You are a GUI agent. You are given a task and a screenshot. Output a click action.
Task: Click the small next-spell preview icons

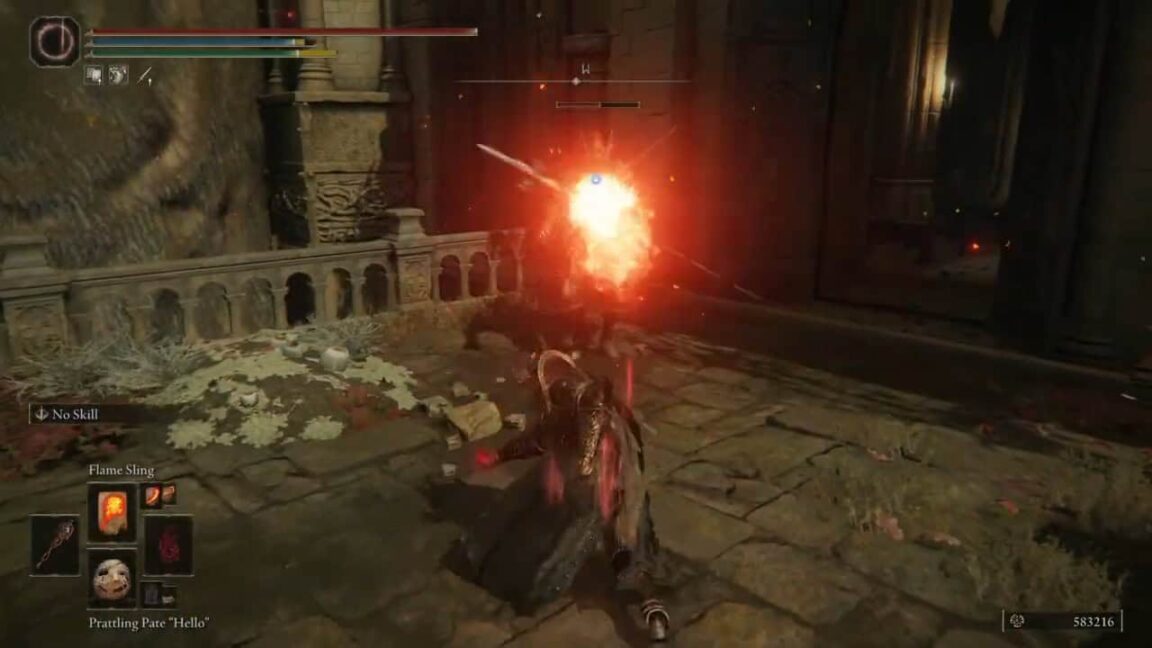(158, 494)
